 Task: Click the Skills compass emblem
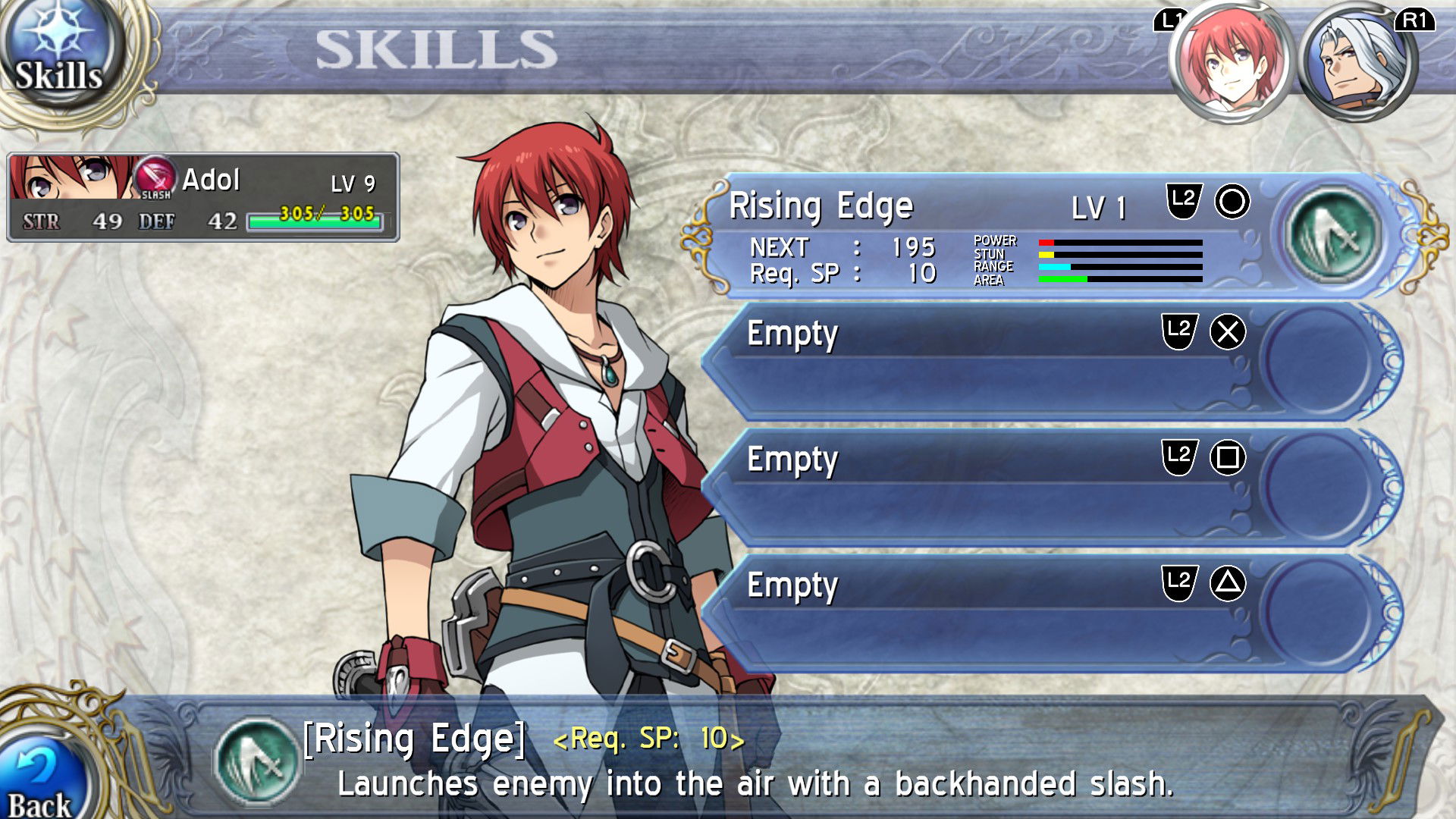click(x=59, y=53)
